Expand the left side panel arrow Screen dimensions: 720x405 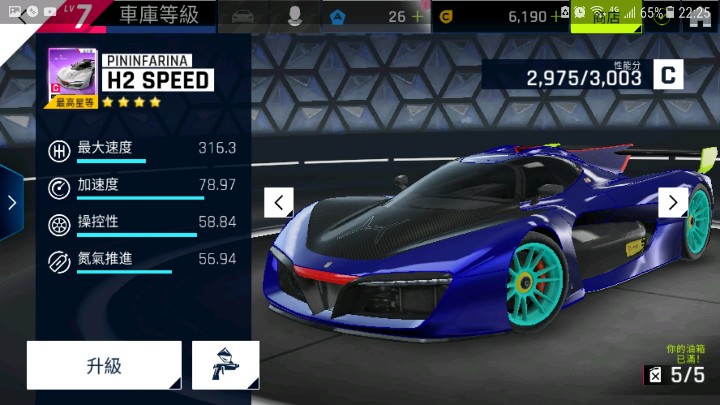click(x=11, y=203)
